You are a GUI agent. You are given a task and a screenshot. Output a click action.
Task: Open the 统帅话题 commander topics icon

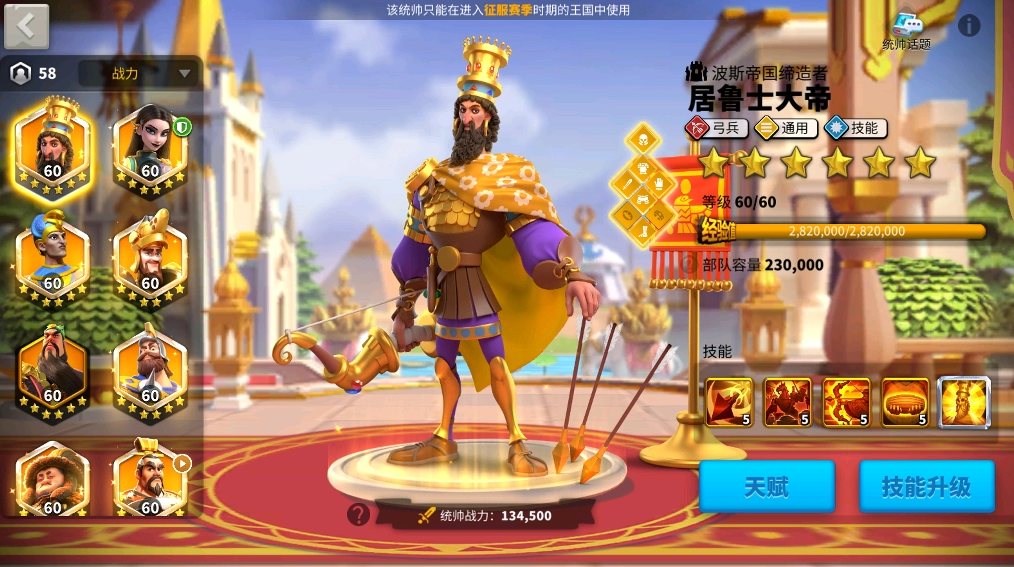click(906, 30)
